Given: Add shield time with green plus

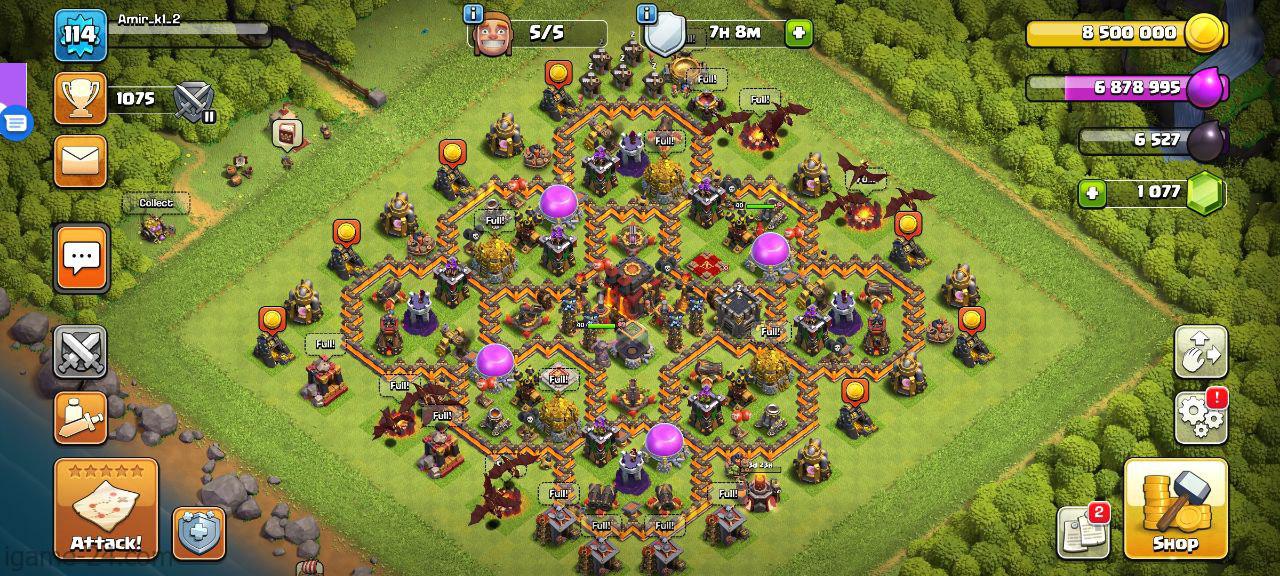Looking at the screenshot, I should (x=798, y=33).
